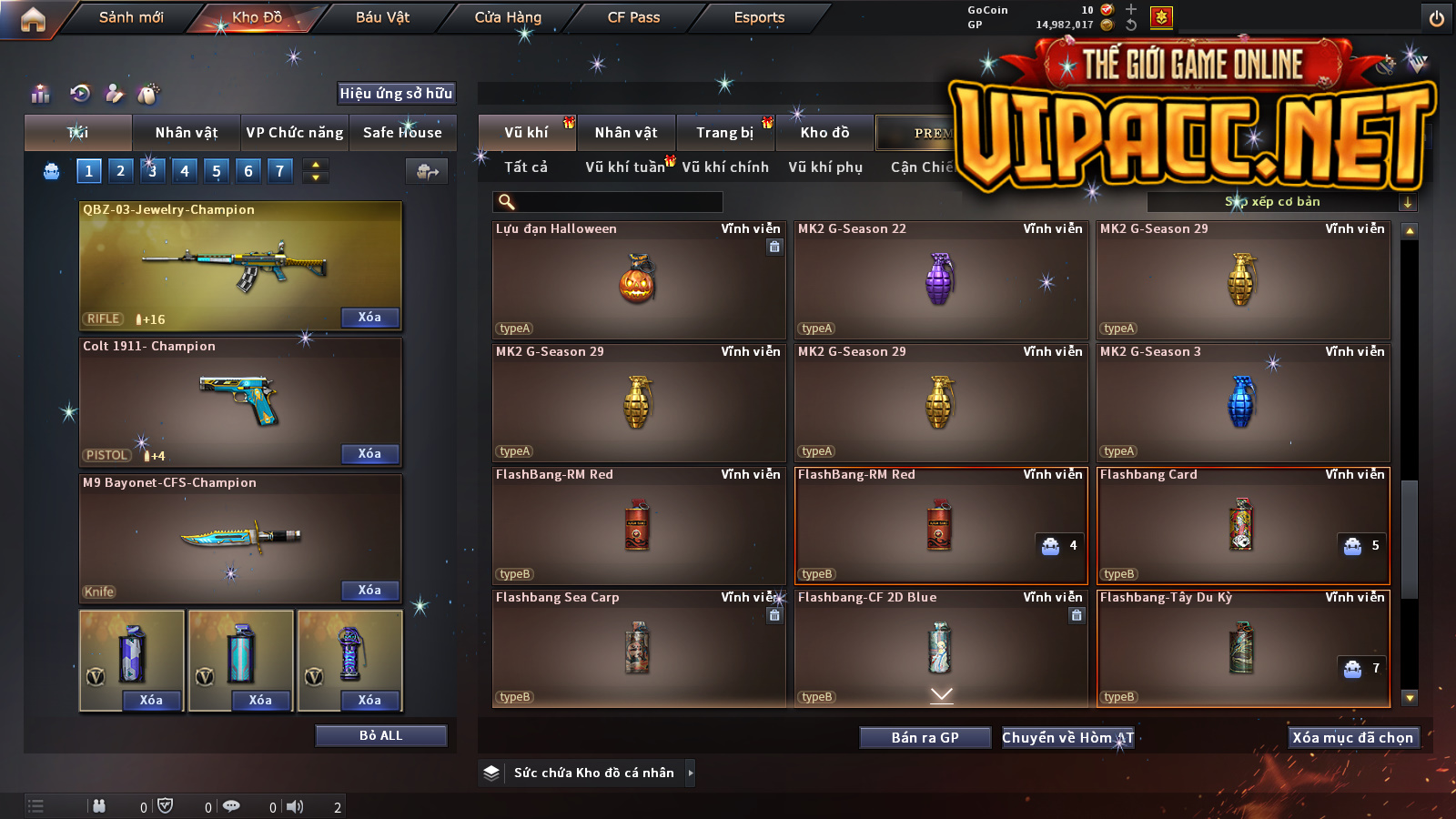Open the Sảnh mới lobby menu
Screen dimensions: 1456x819
point(131,17)
